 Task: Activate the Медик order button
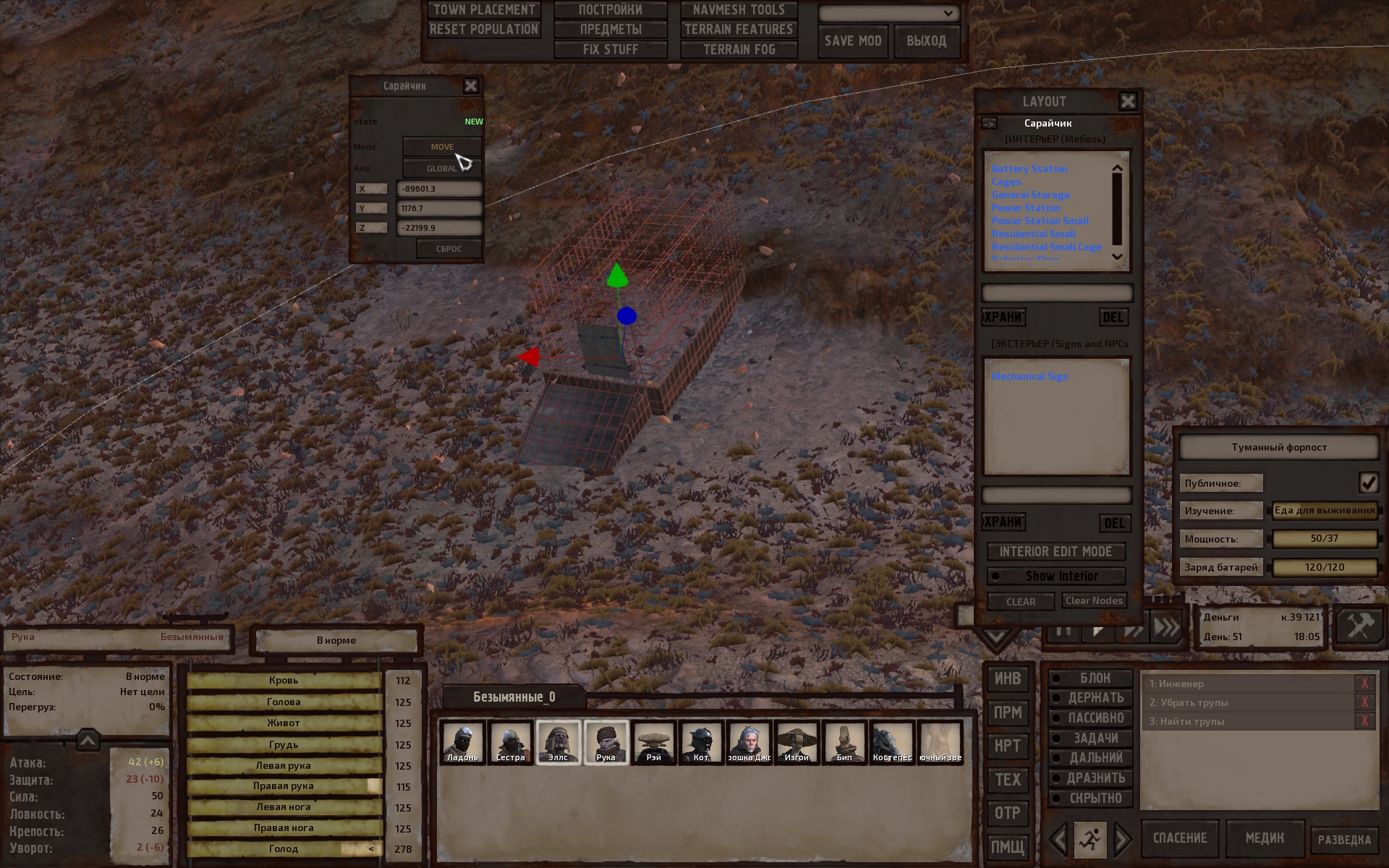(x=1264, y=838)
